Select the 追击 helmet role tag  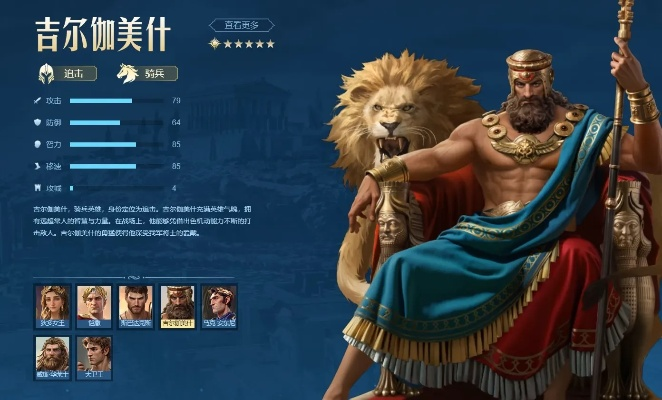67,73
